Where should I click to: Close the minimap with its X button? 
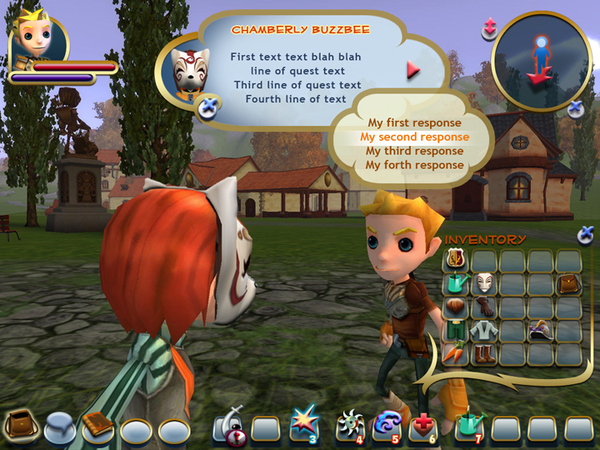tap(577, 108)
